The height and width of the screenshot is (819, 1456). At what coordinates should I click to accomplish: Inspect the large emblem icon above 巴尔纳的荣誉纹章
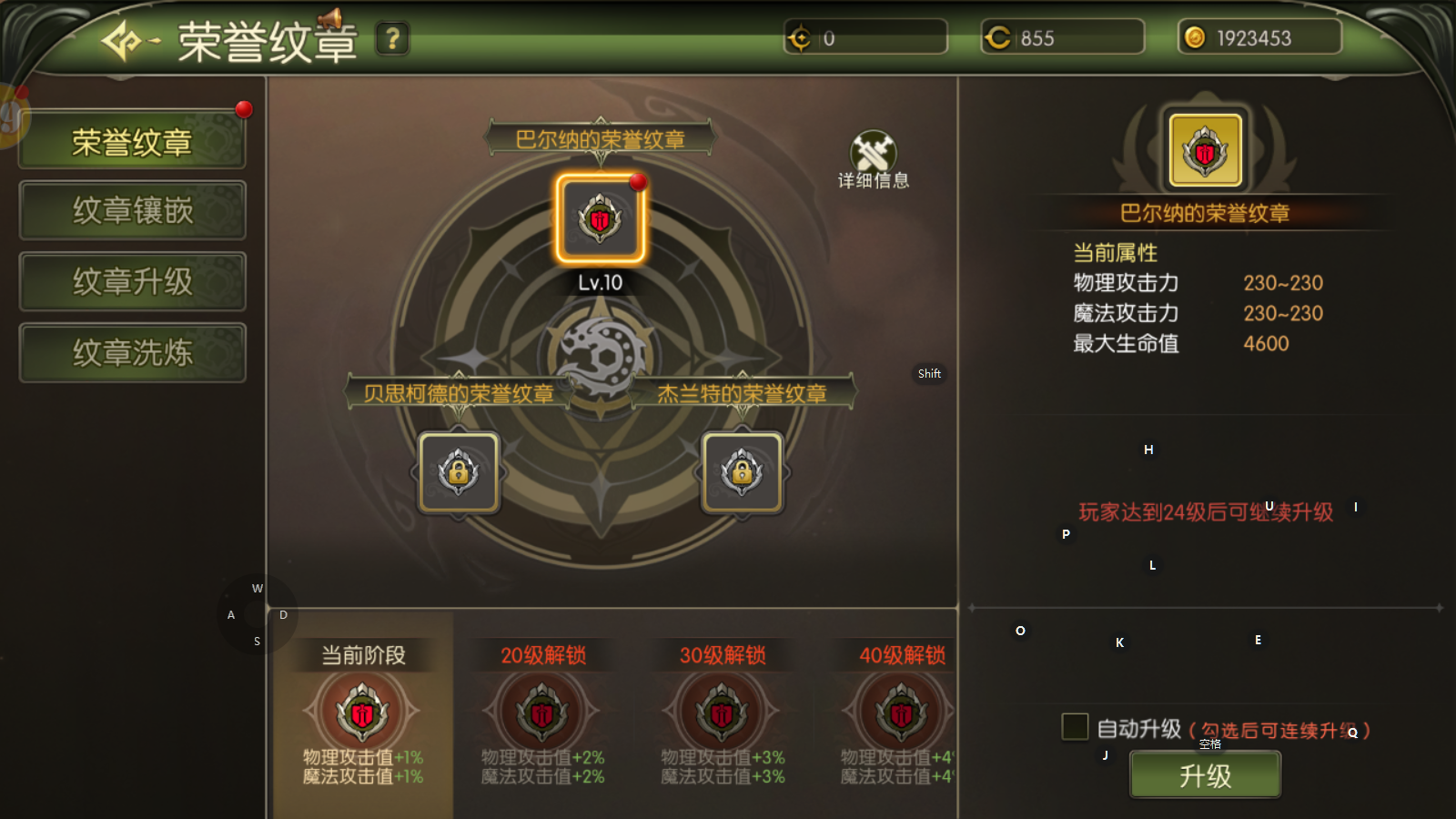point(1205,151)
